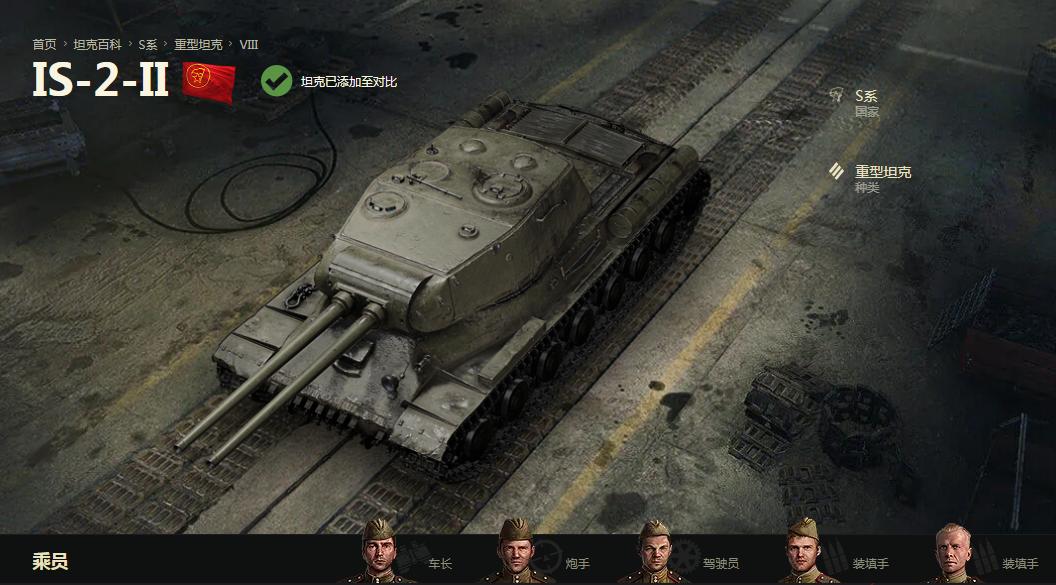Click the tier VIII breadcrumb
1056x585 pixels.
click(x=249, y=45)
